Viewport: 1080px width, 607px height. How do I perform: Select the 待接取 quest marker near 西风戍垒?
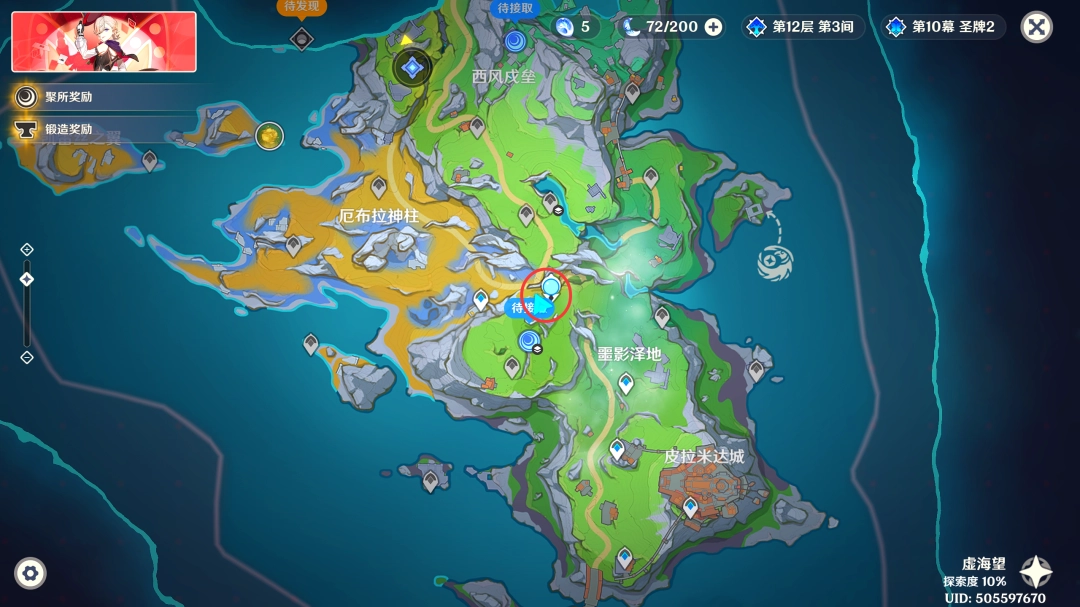pos(515,40)
